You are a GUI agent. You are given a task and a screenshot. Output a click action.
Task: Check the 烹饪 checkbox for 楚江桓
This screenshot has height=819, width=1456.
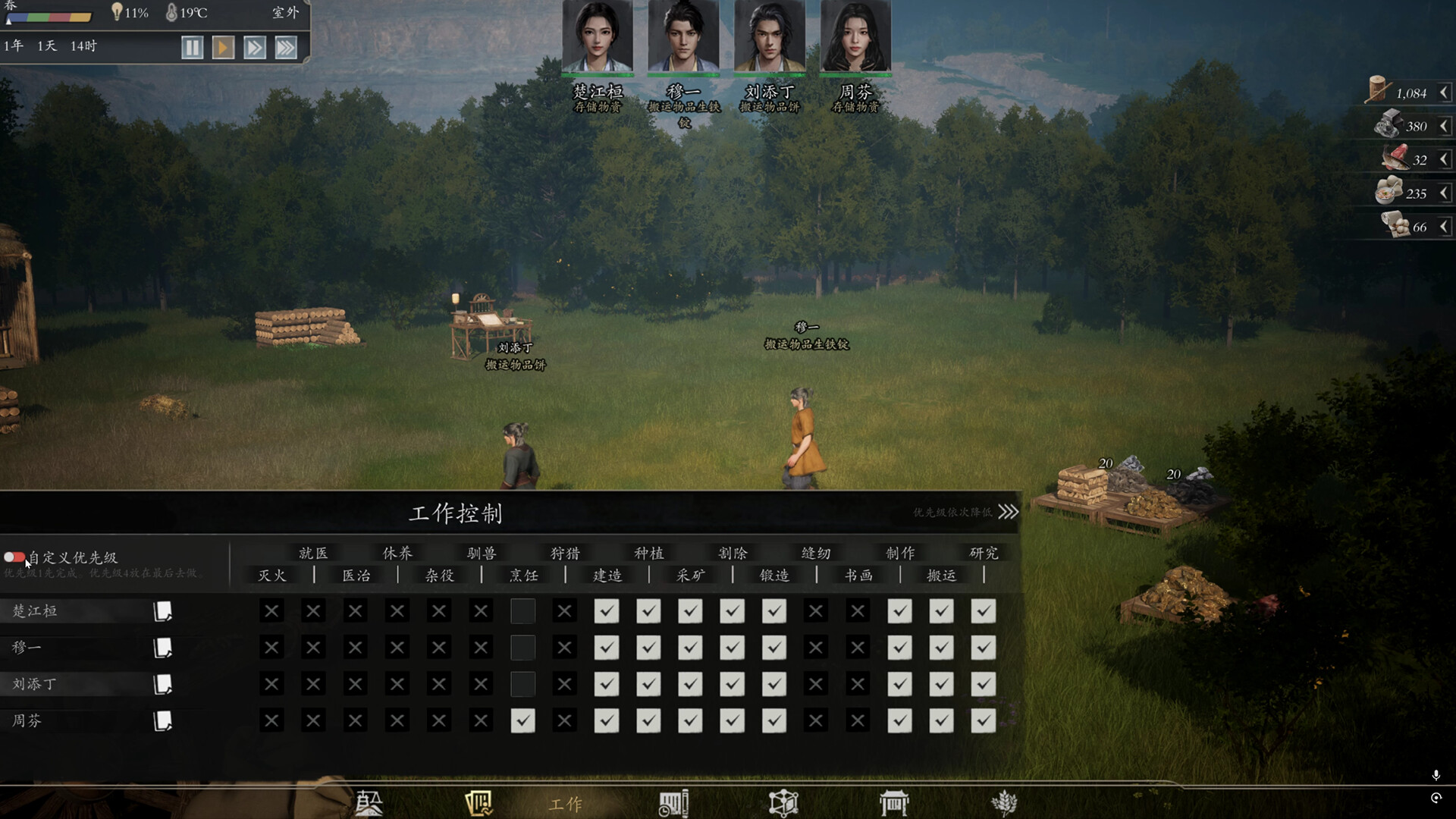pyautogui.click(x=522, y=610)
